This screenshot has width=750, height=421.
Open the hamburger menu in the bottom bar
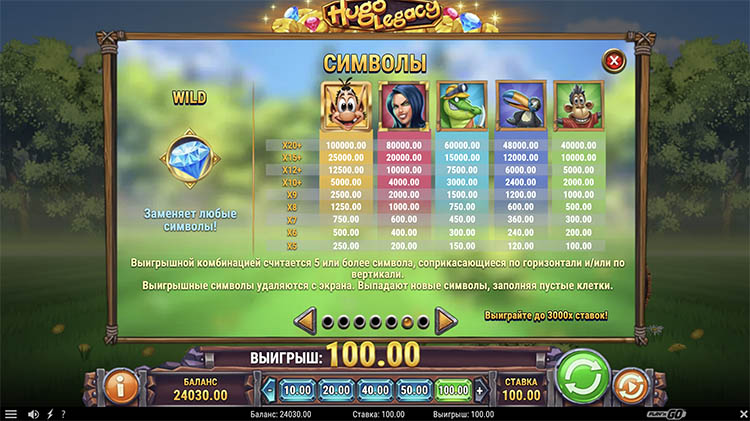(11, 414)
